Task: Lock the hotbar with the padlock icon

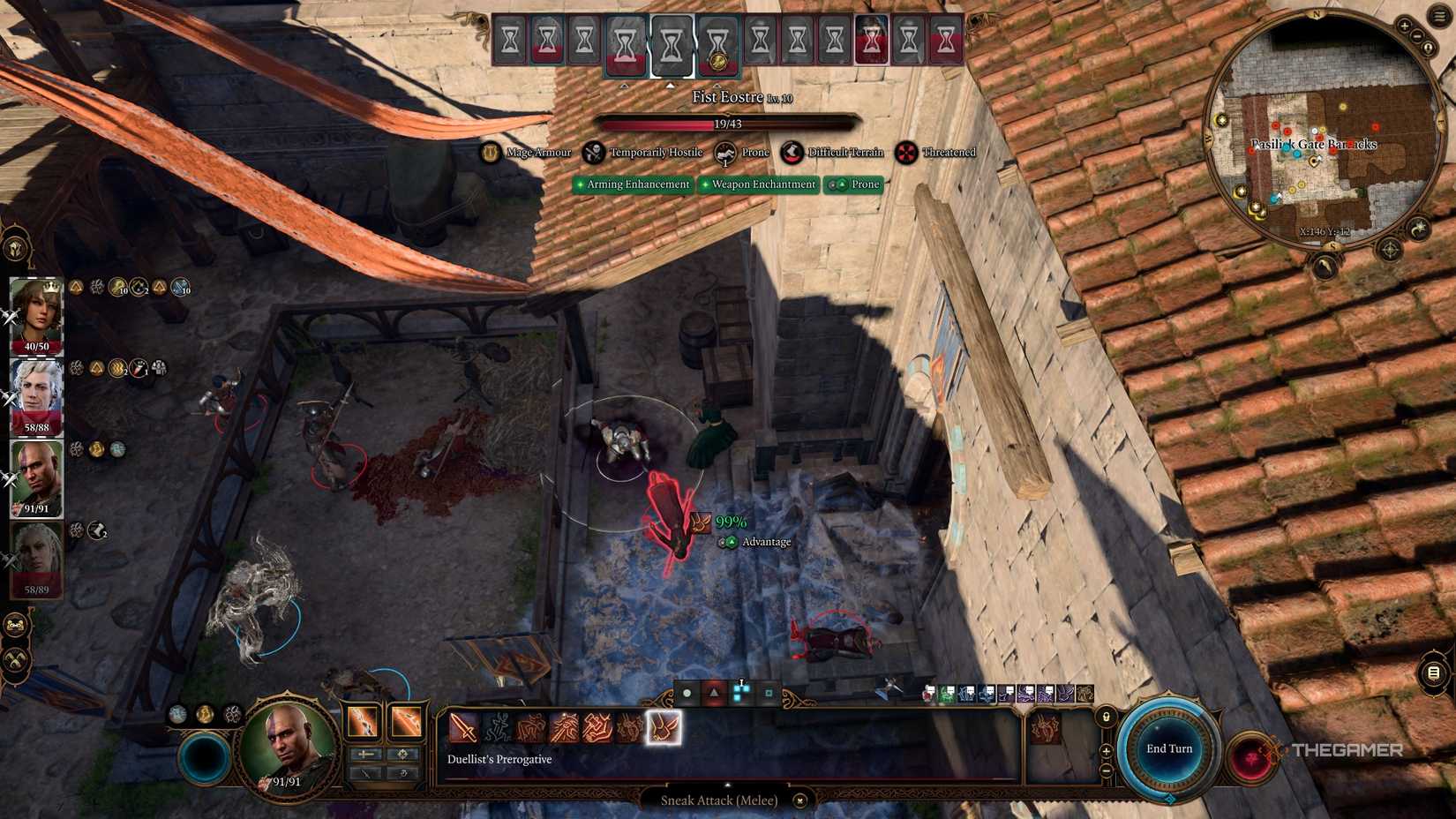Action: coord(1106,718)
